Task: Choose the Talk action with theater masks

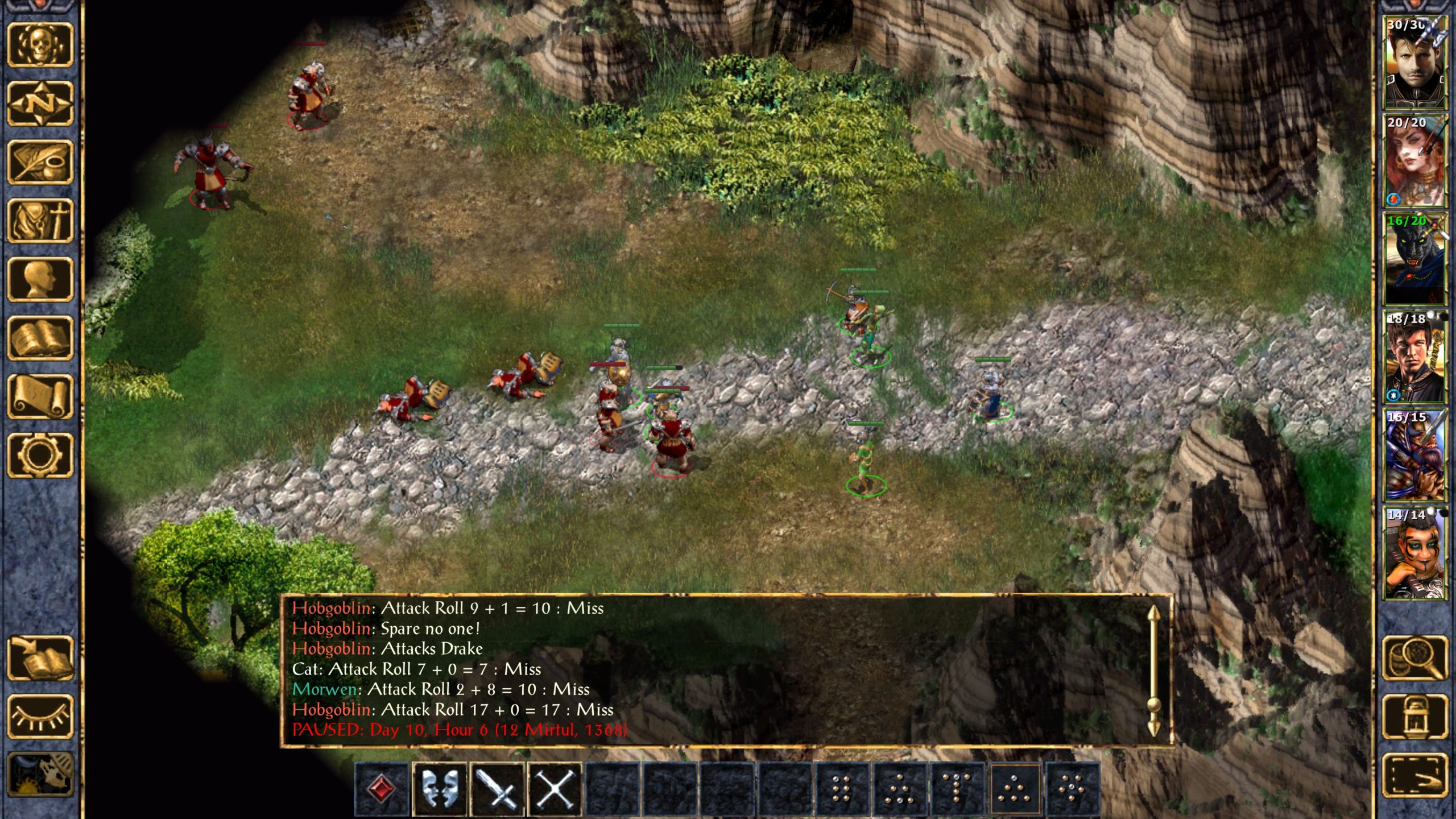Action: (x=439, y=789)
